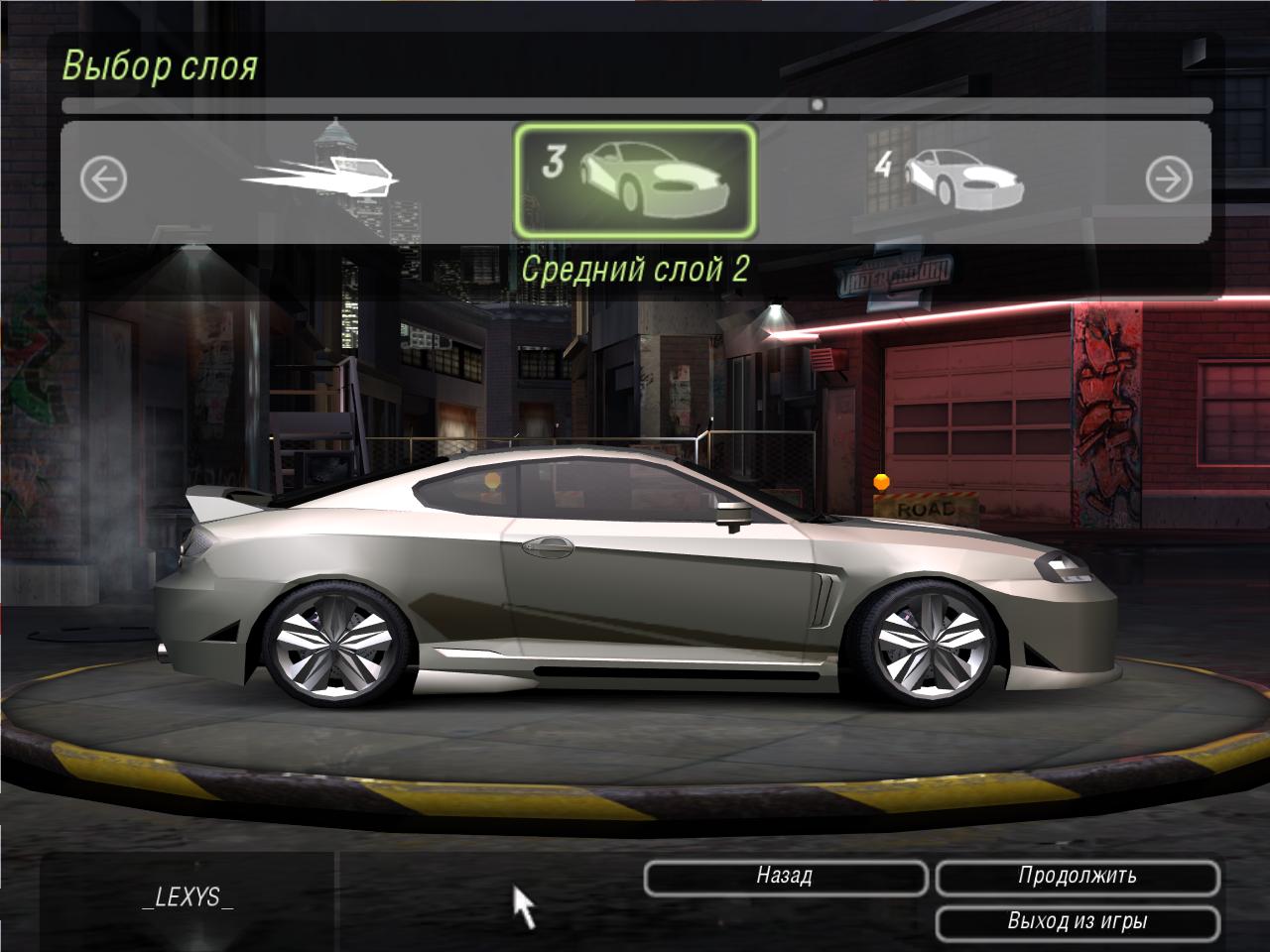Continue with the Продолжить button

[1078, 877]
